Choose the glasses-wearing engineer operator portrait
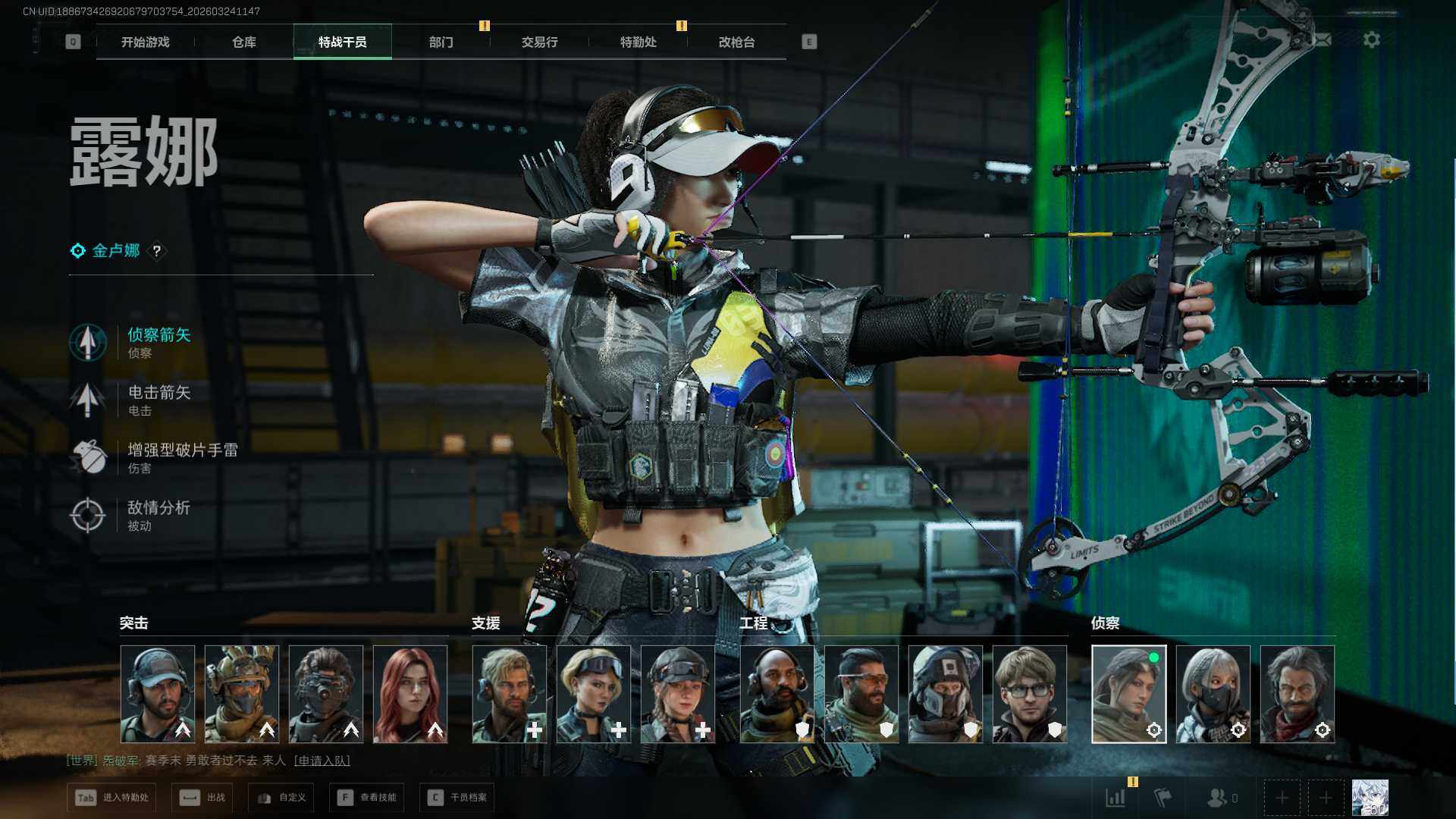Image resolution: width=1456 pixels, height=819 pixels. point(1029,694)
